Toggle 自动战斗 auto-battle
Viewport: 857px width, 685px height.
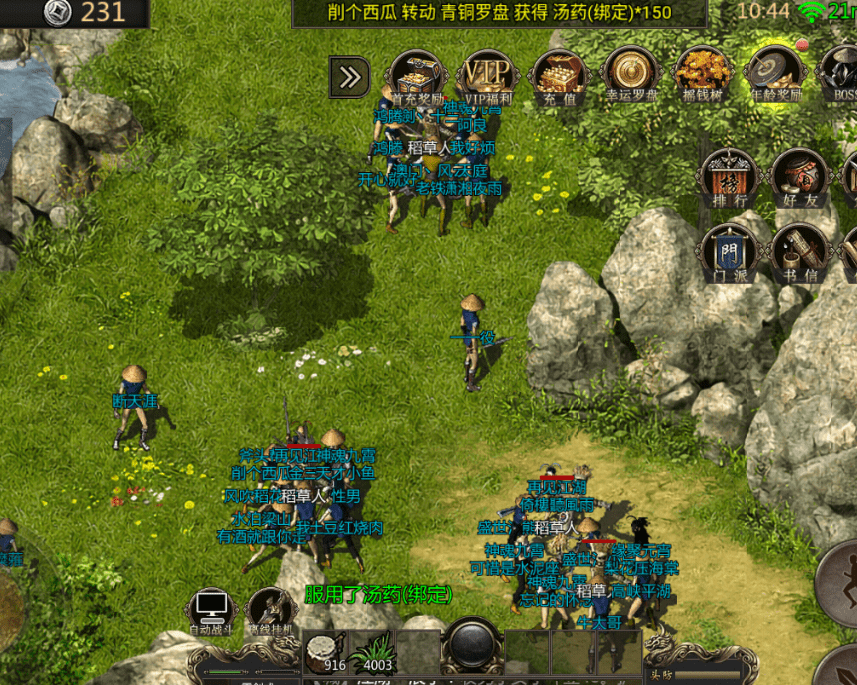[x=212, y=611]
